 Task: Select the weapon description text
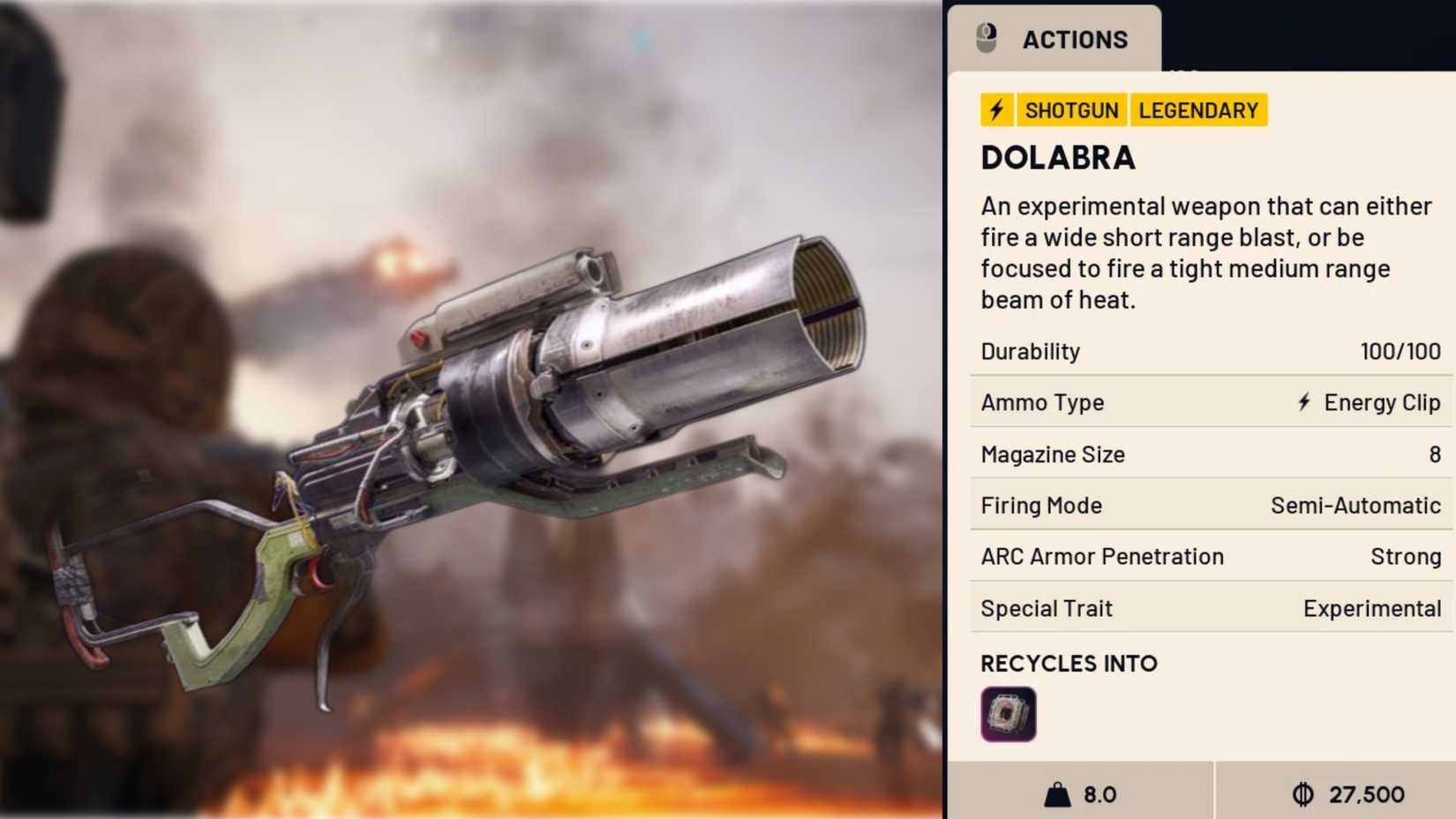click(x=1205, y=252)
